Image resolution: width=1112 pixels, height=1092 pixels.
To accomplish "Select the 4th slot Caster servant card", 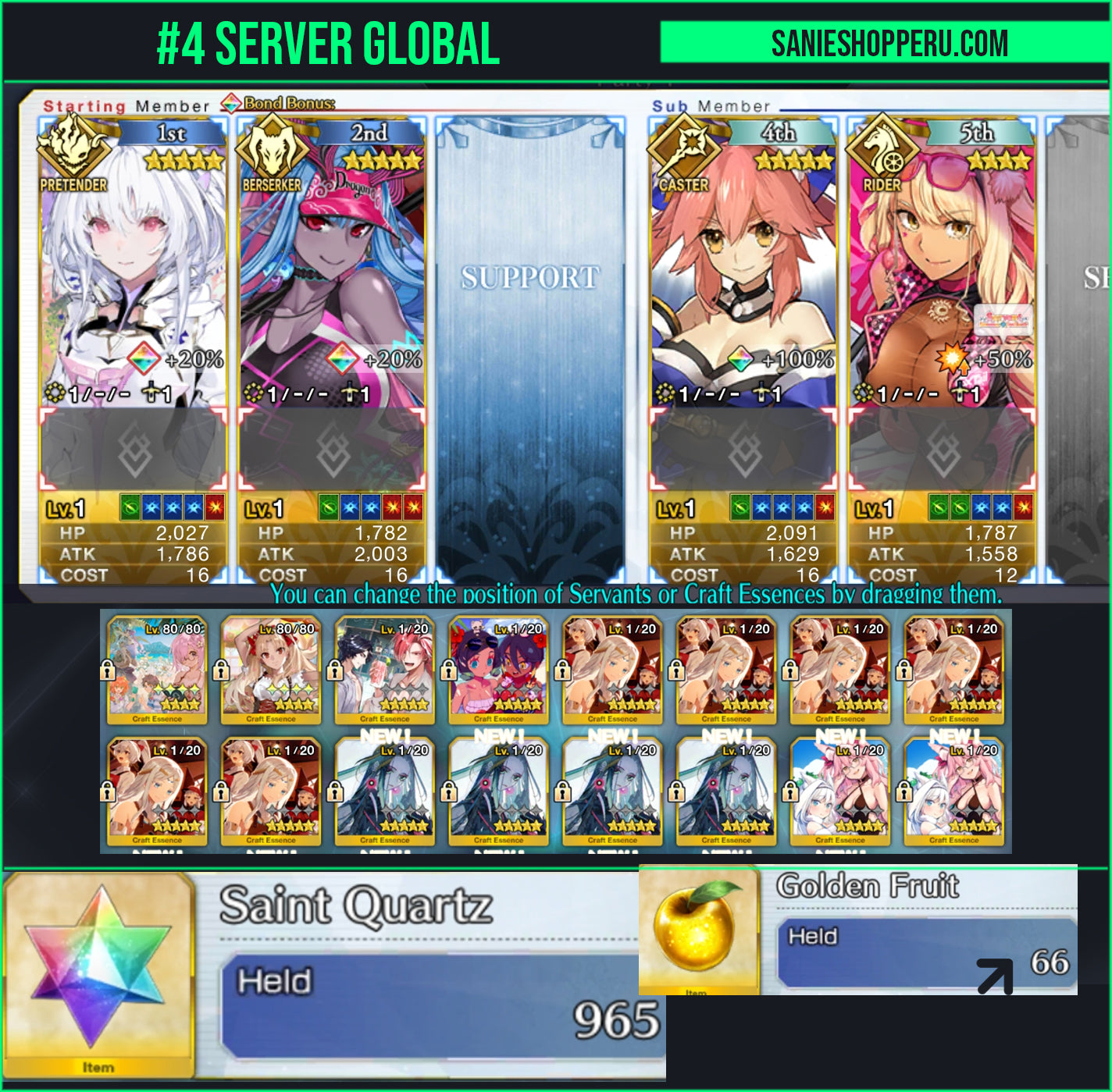I will point(743,265).
